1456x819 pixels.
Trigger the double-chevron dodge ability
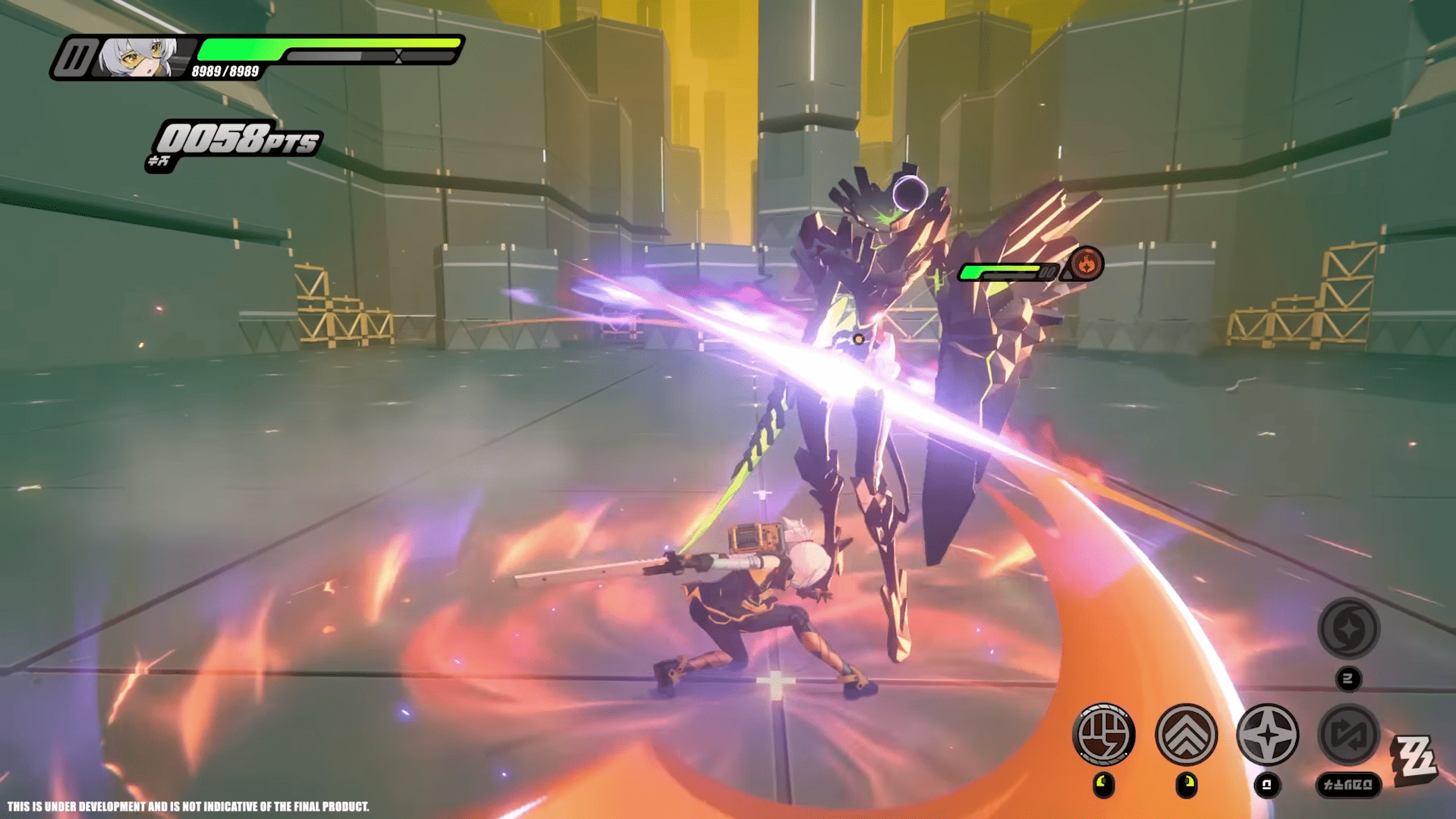tap(1186, 734)
